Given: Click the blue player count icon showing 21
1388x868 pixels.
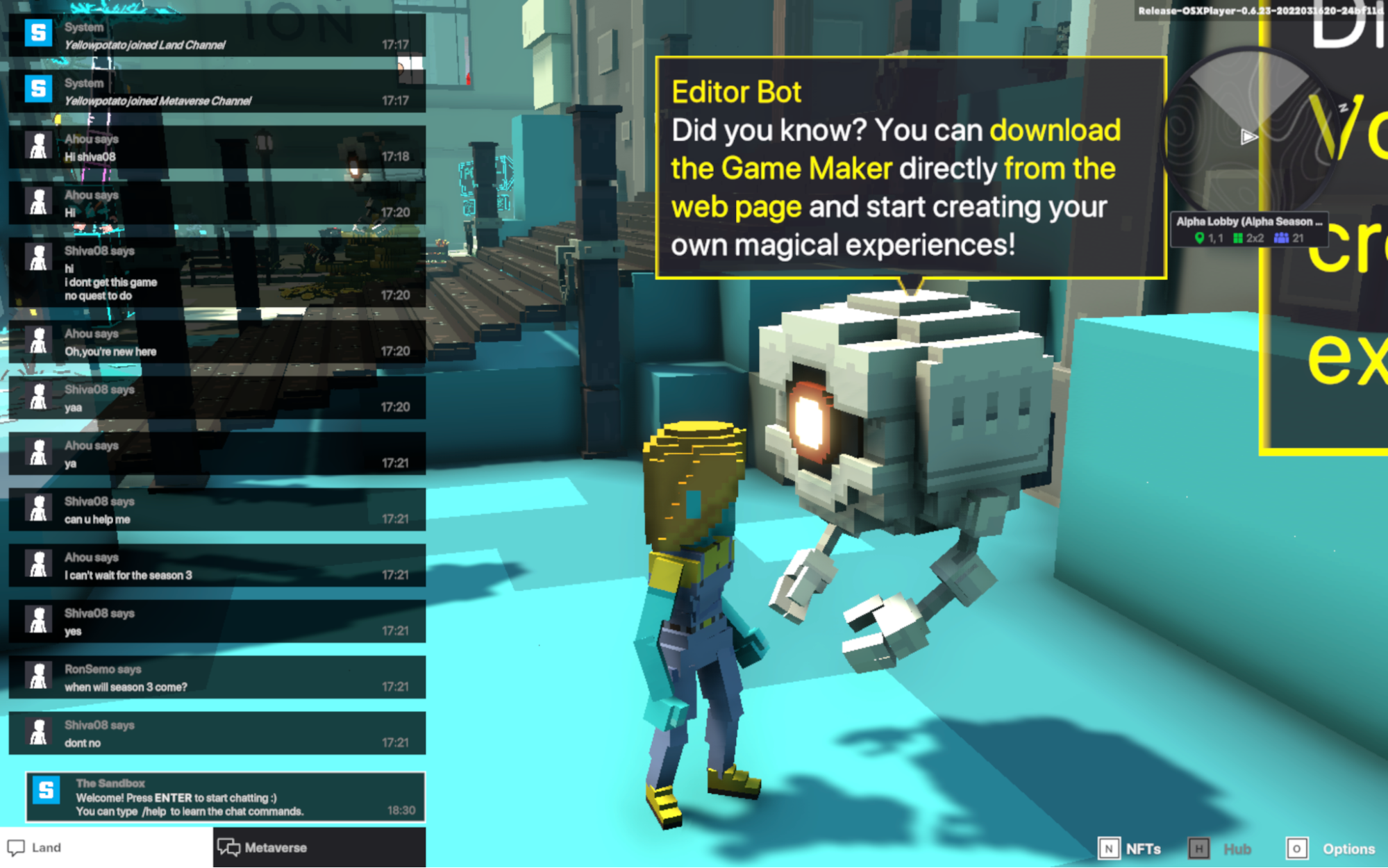Looking at the screenshot, I should 1280,237.
